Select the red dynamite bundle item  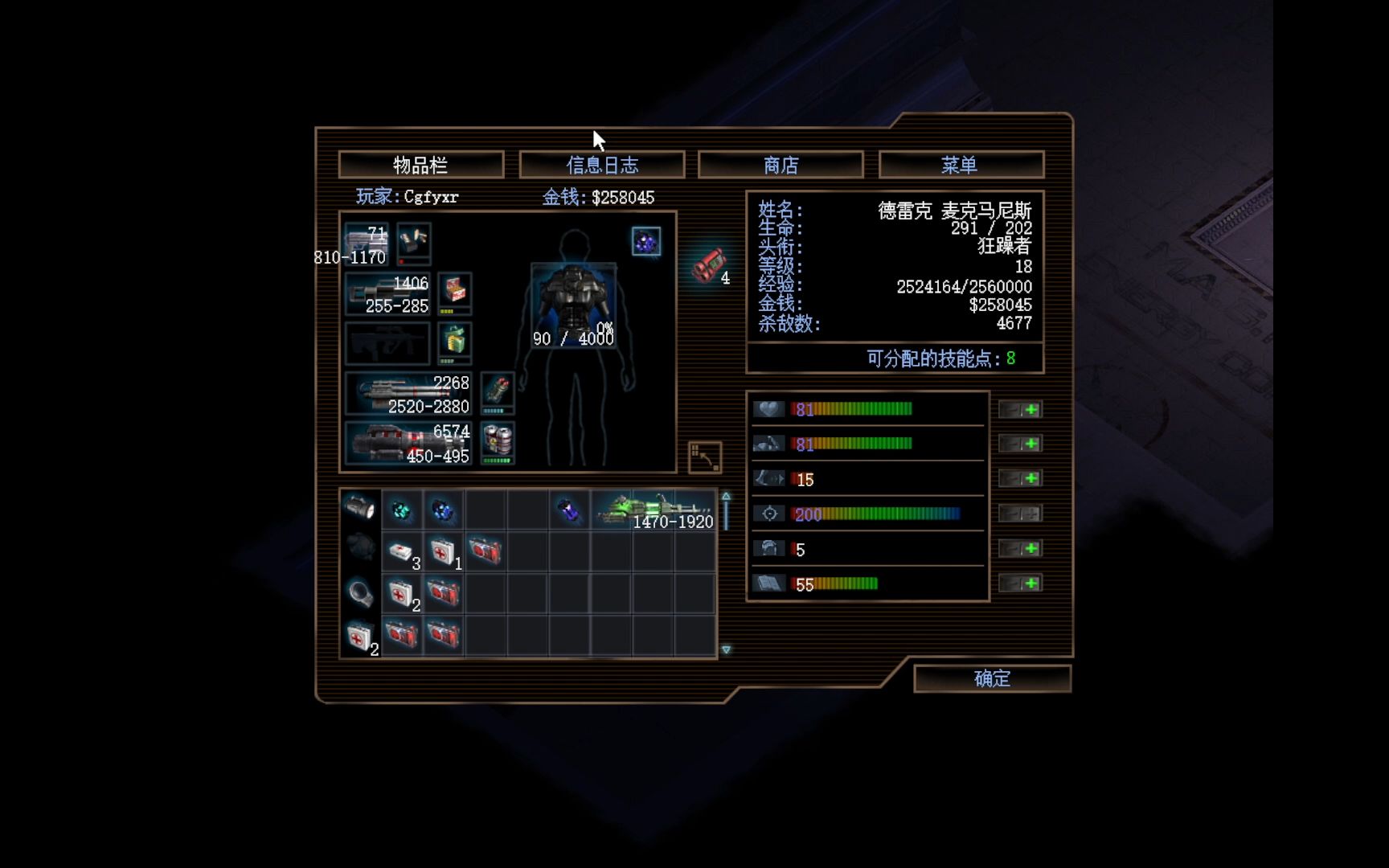click(x=708, y=264)
